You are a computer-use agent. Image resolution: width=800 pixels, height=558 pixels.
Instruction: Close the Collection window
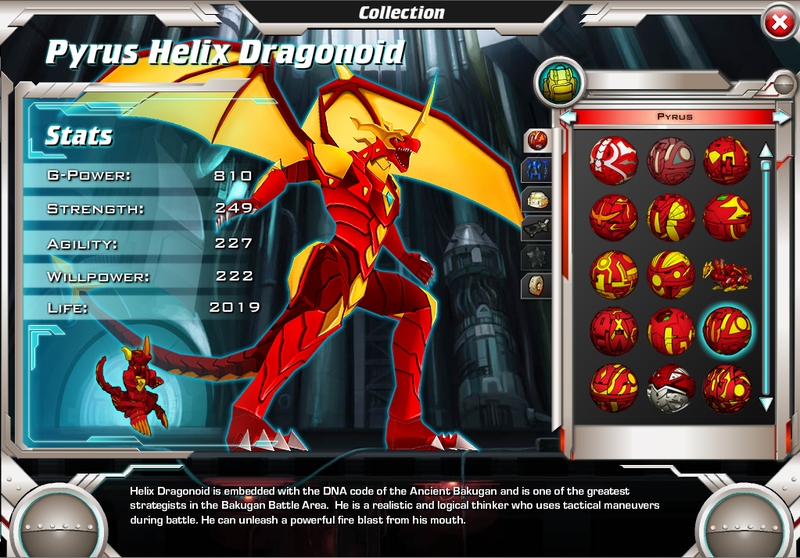pyautogui.click(x=777, y=22)
